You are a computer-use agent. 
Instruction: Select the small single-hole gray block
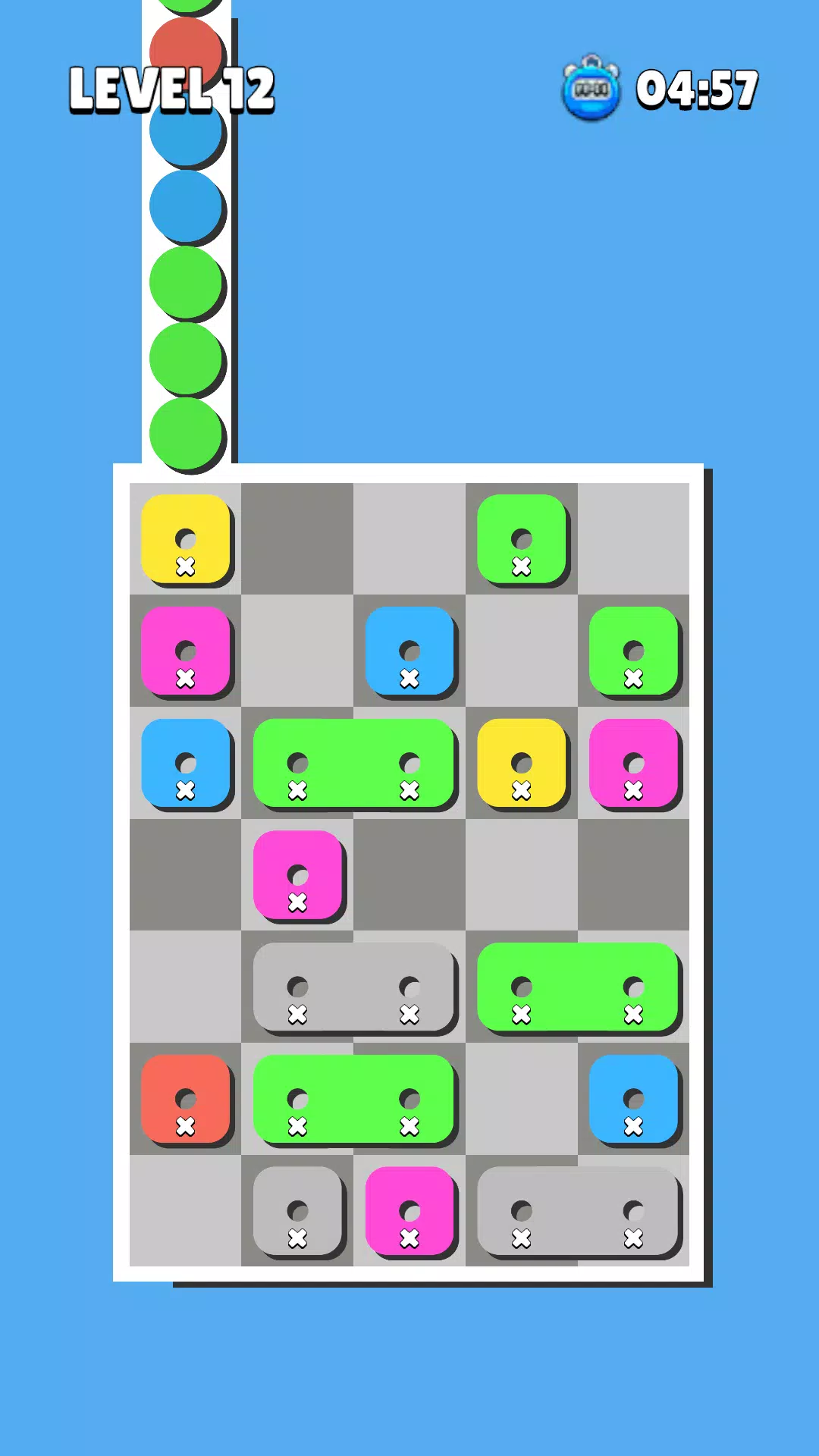(297, 1211)
